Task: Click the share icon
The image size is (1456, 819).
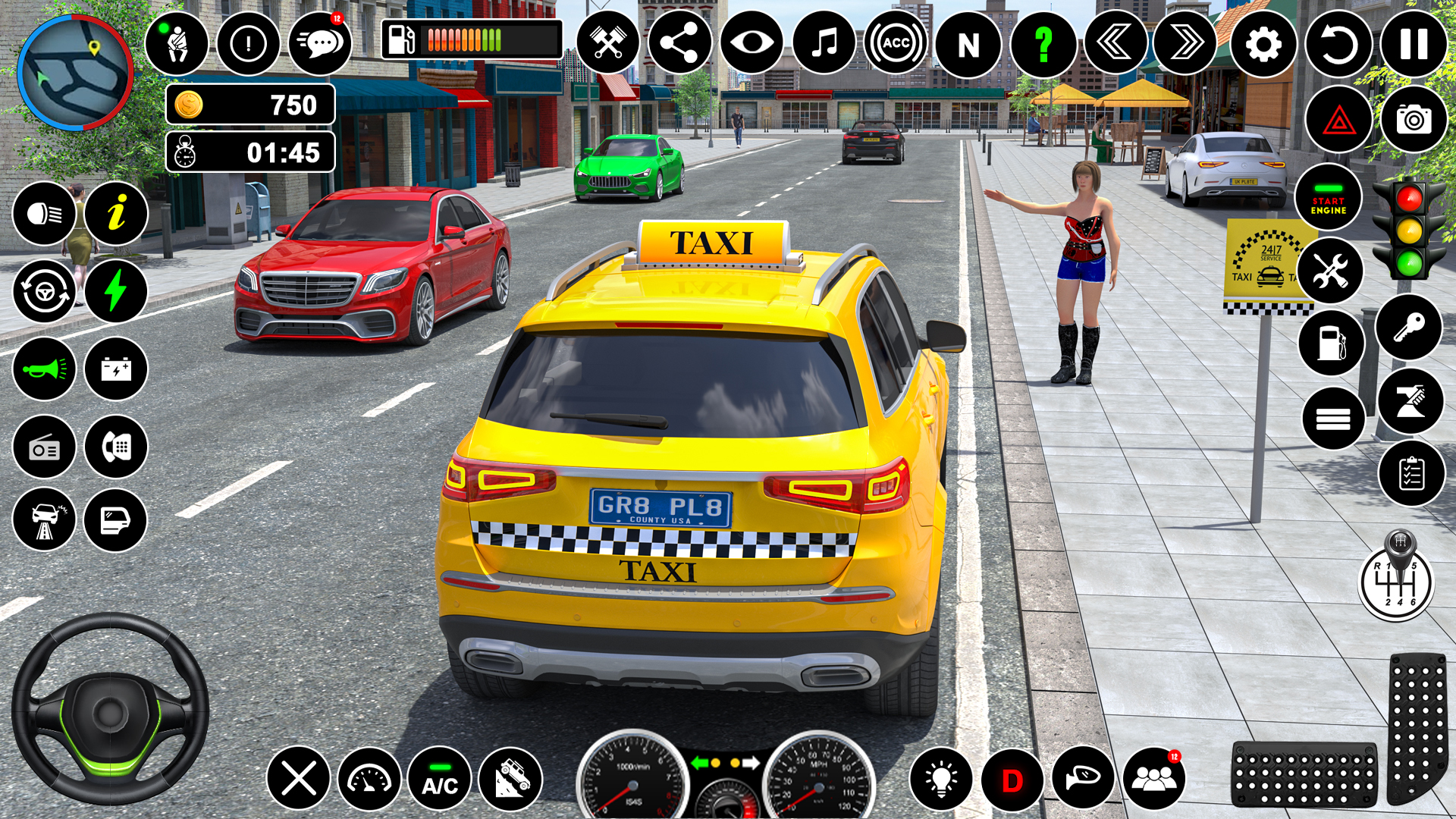Action: pos(679,43)
